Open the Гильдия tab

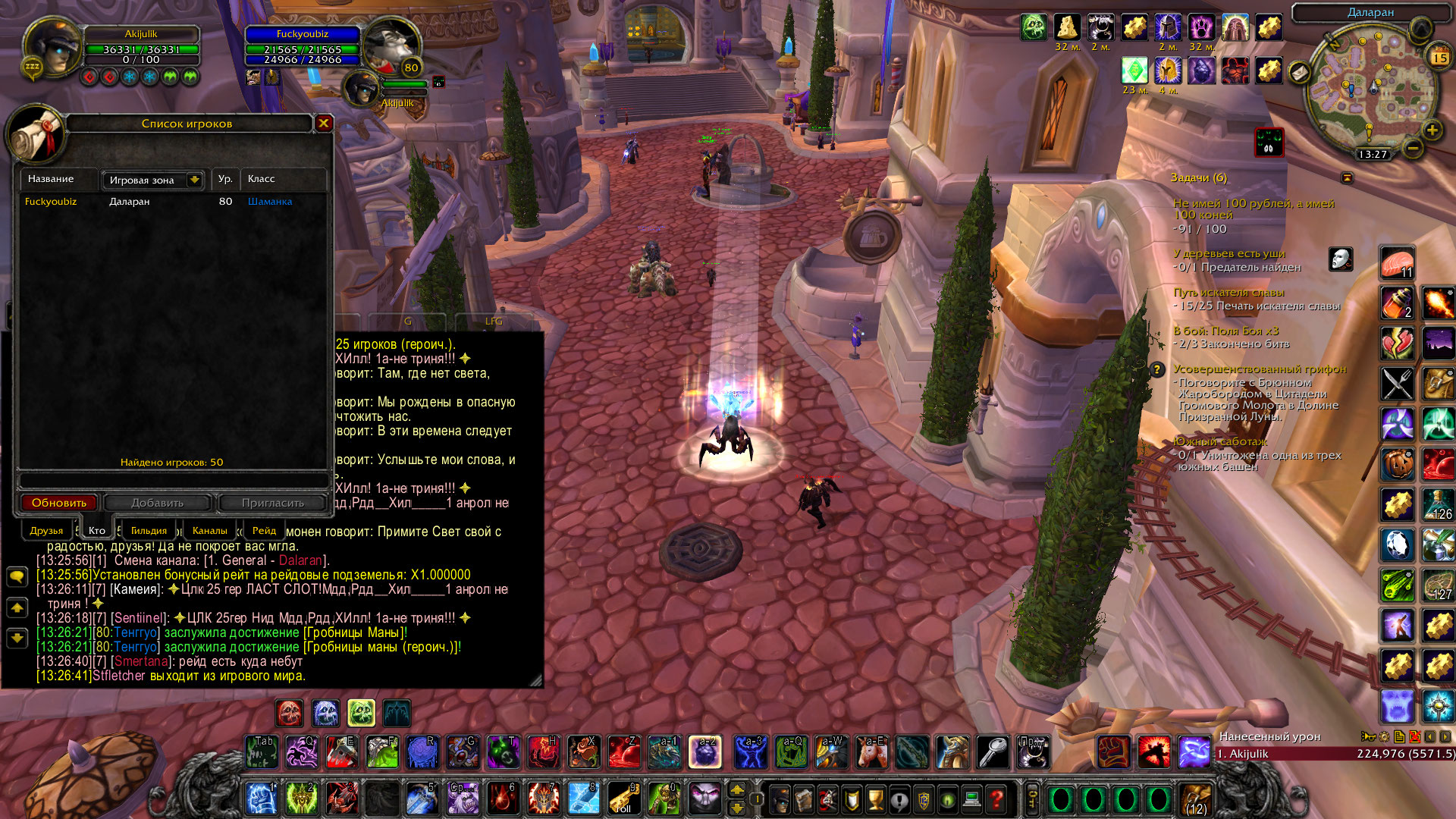[x=149, y=531]
